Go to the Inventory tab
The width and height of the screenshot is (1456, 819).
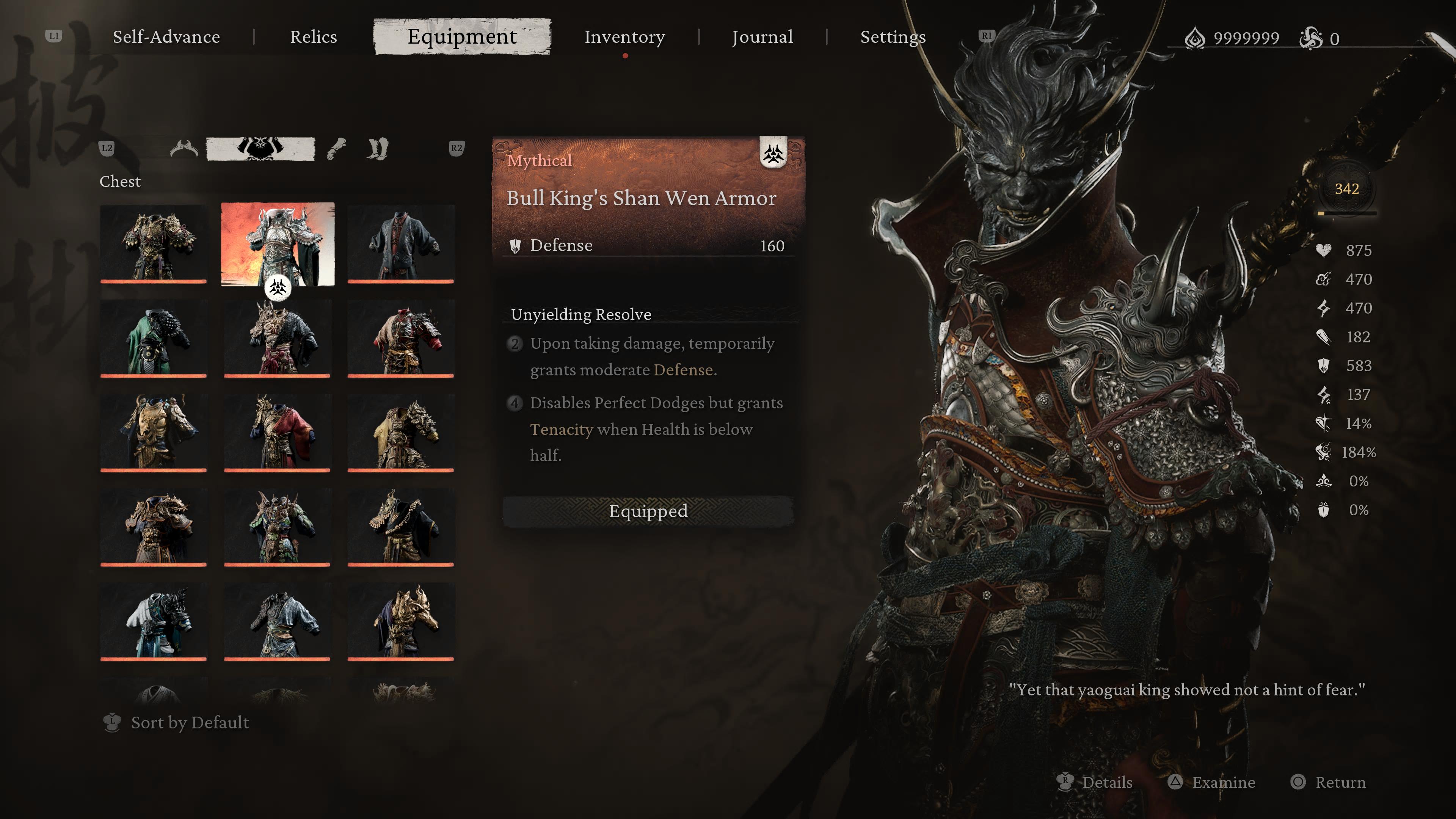point(624,37)
